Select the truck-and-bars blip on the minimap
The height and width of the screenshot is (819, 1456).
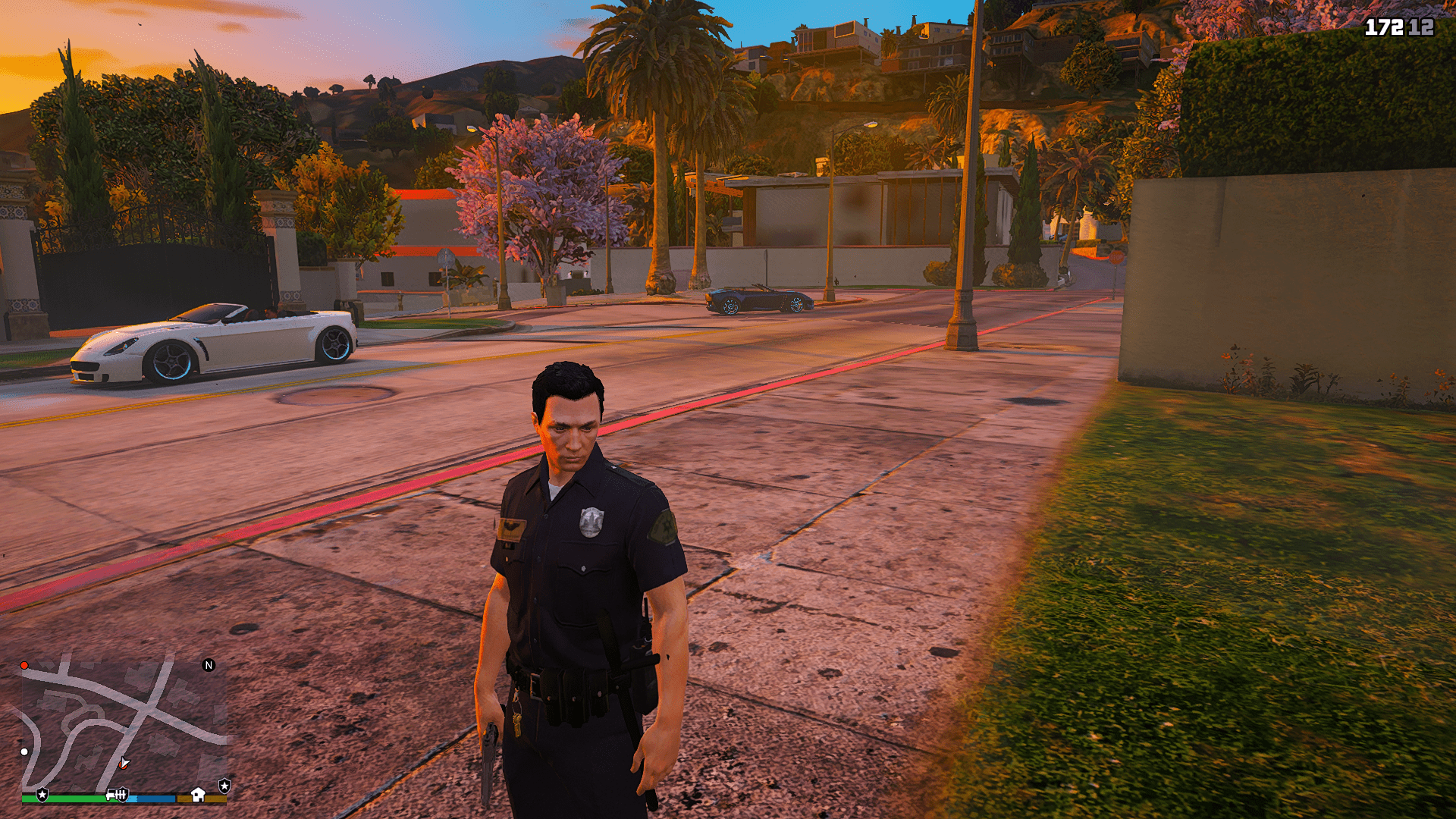point(117,794)
